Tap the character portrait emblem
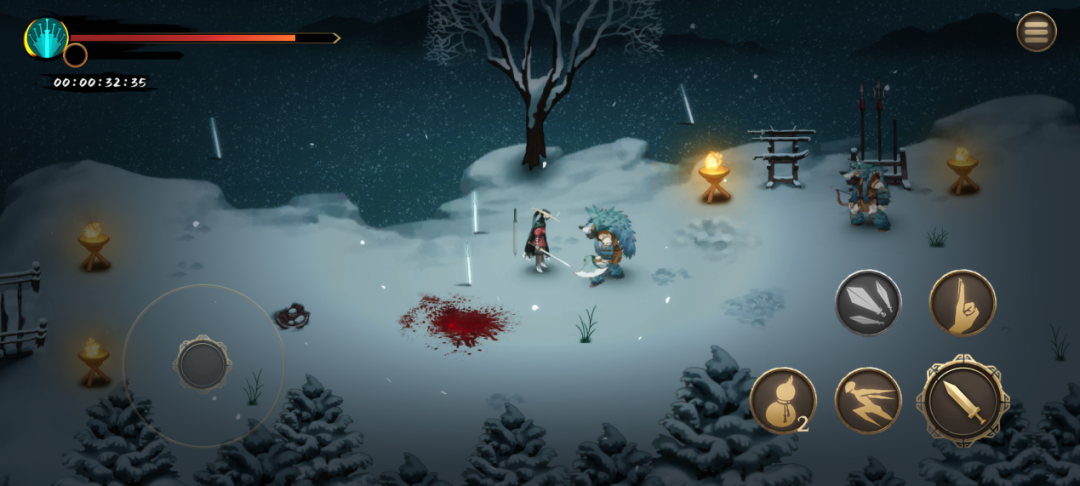The width and height of the screenshot is (1080, 486). (x=46, y=39)
